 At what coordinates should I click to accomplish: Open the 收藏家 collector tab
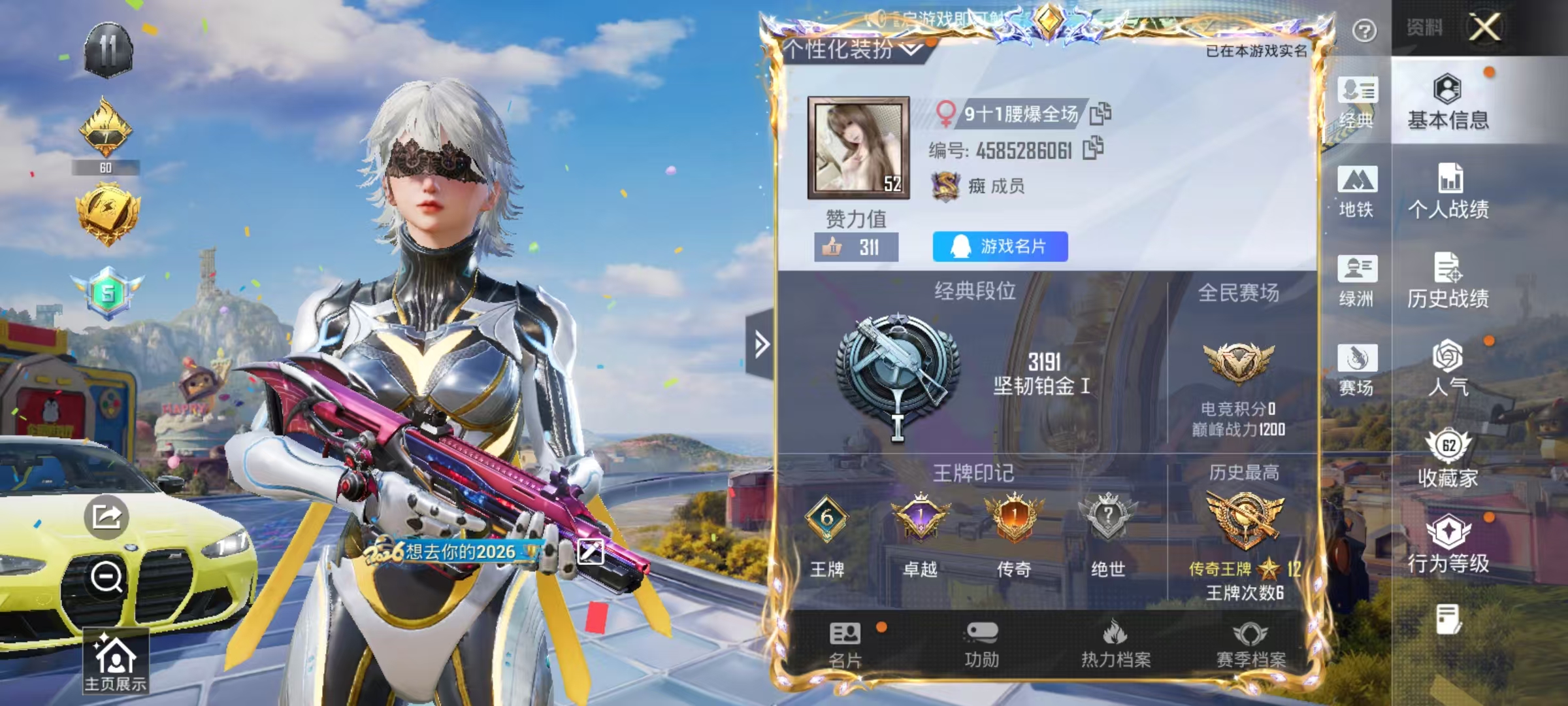click(x=1448, y=459)
